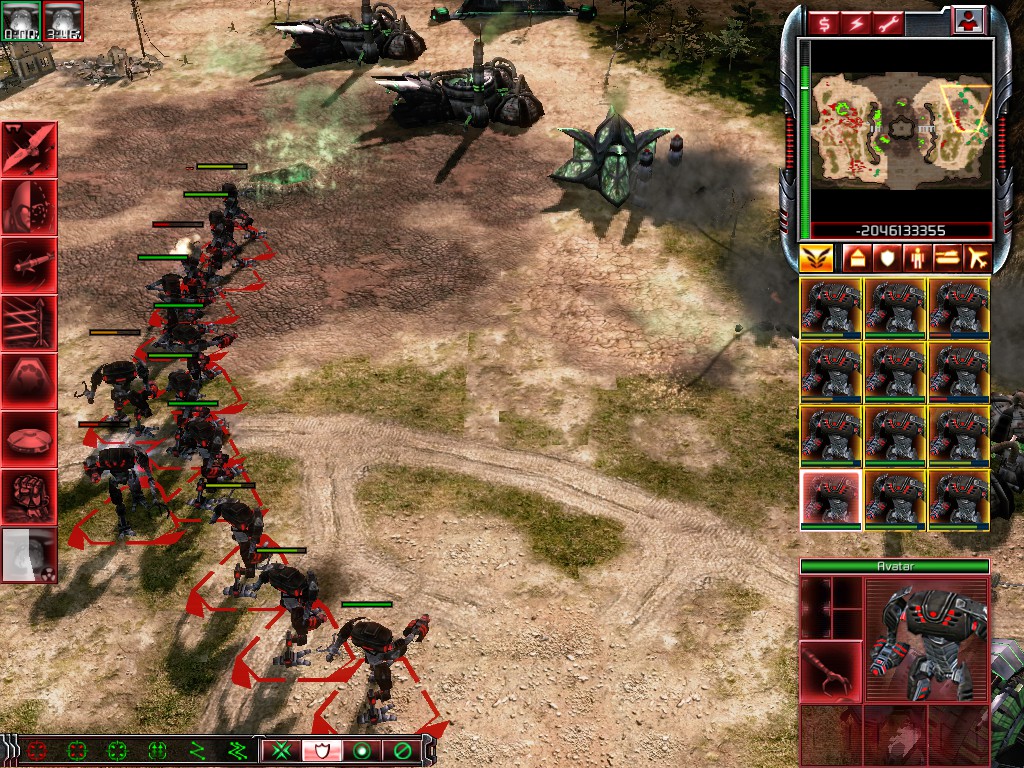Select the laser fence support power

click(29, 323)
